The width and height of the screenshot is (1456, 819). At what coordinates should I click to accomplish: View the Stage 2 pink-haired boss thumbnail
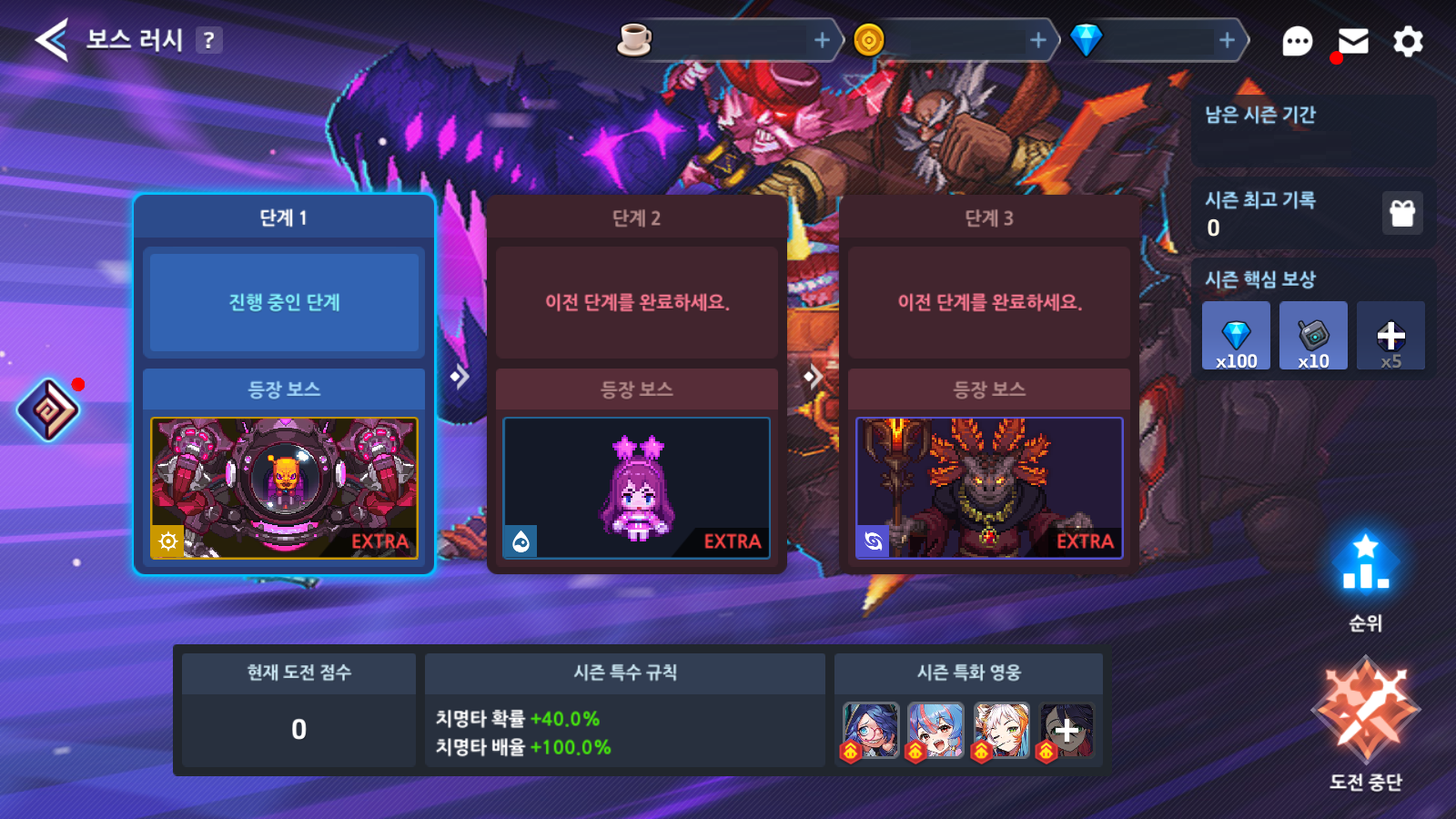[636, 488]
